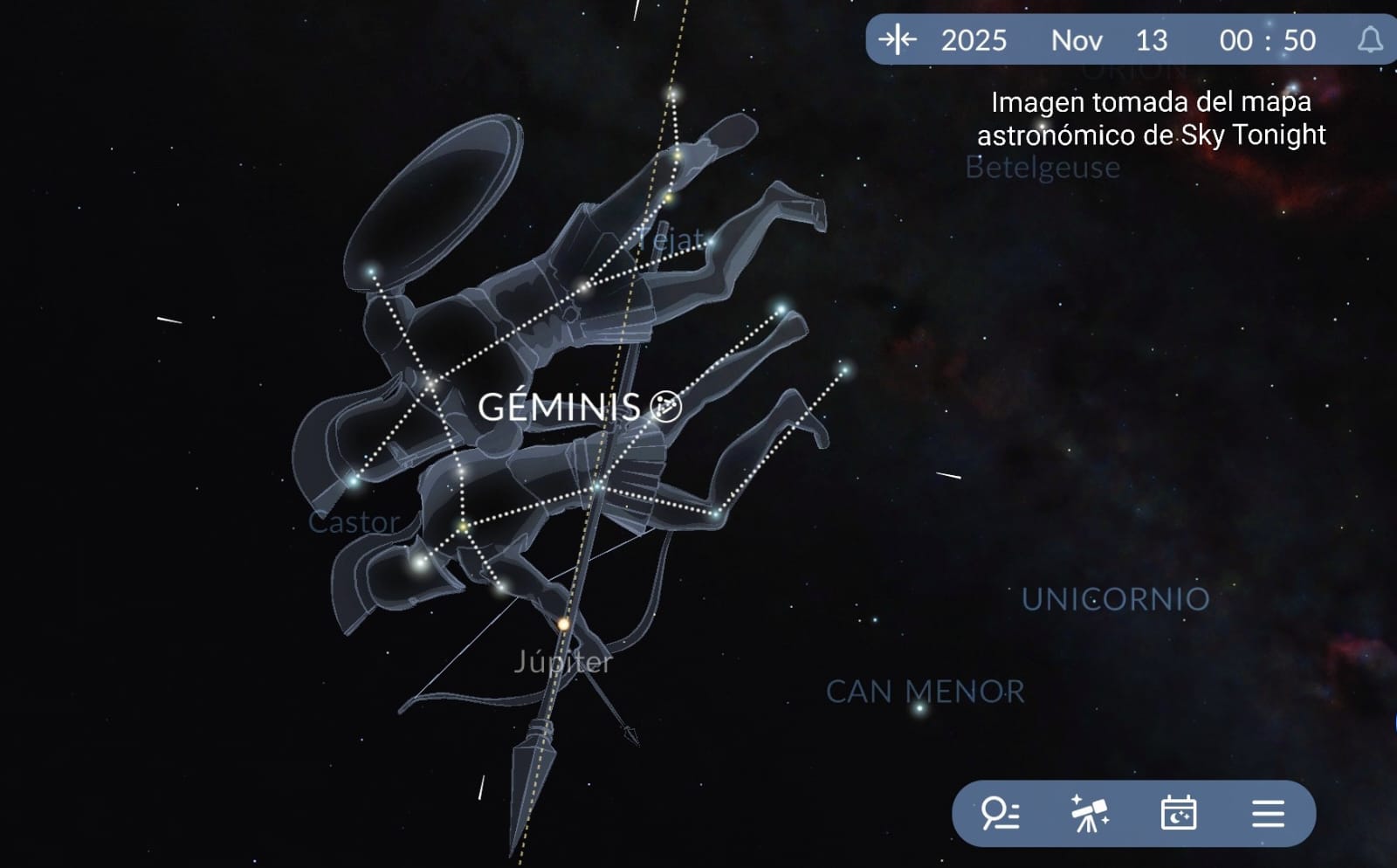Select the Tejat star label
The width and height of the screenshot is (1397, 868).
(x=671, y=238)
